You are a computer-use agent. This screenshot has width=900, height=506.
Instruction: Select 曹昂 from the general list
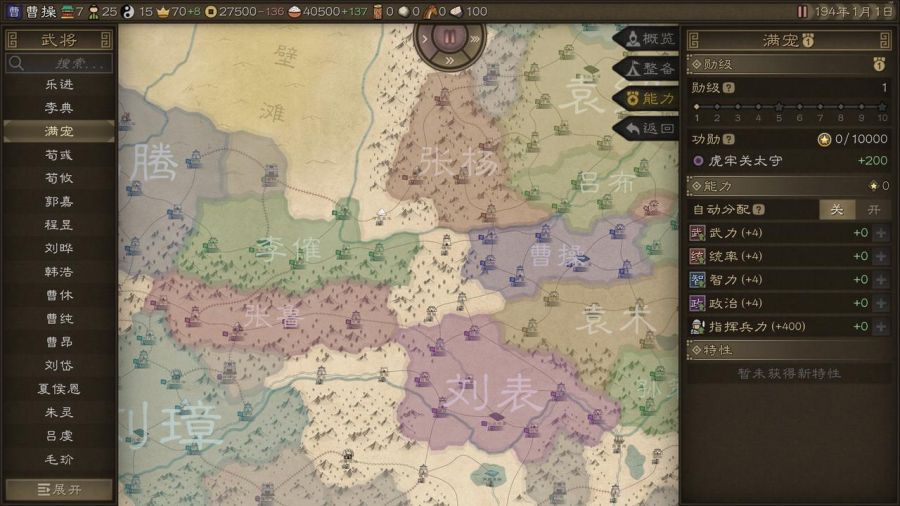tap(58, 341)
